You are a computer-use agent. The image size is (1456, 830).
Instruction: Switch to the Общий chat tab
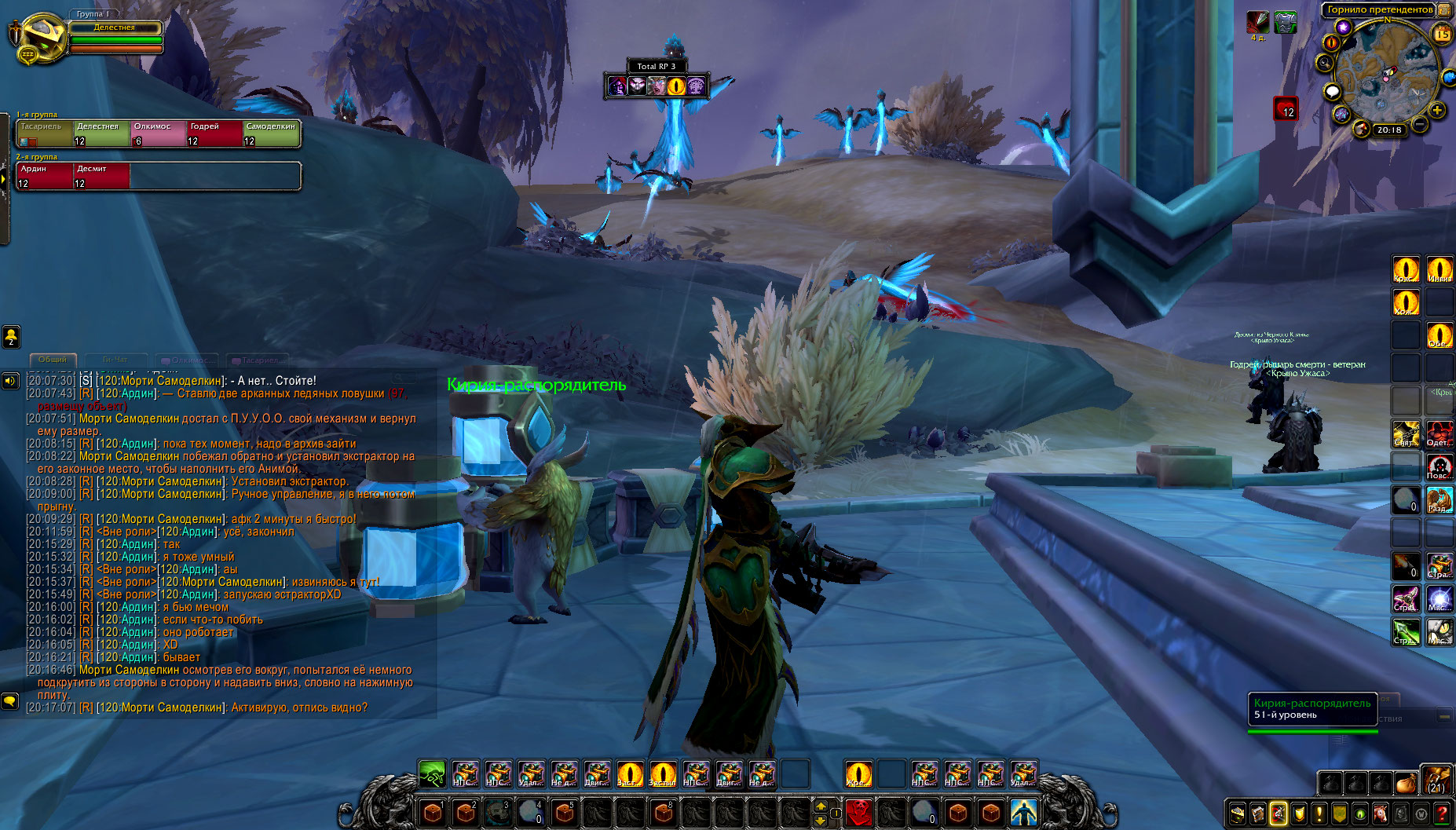[x=53, y=360]
